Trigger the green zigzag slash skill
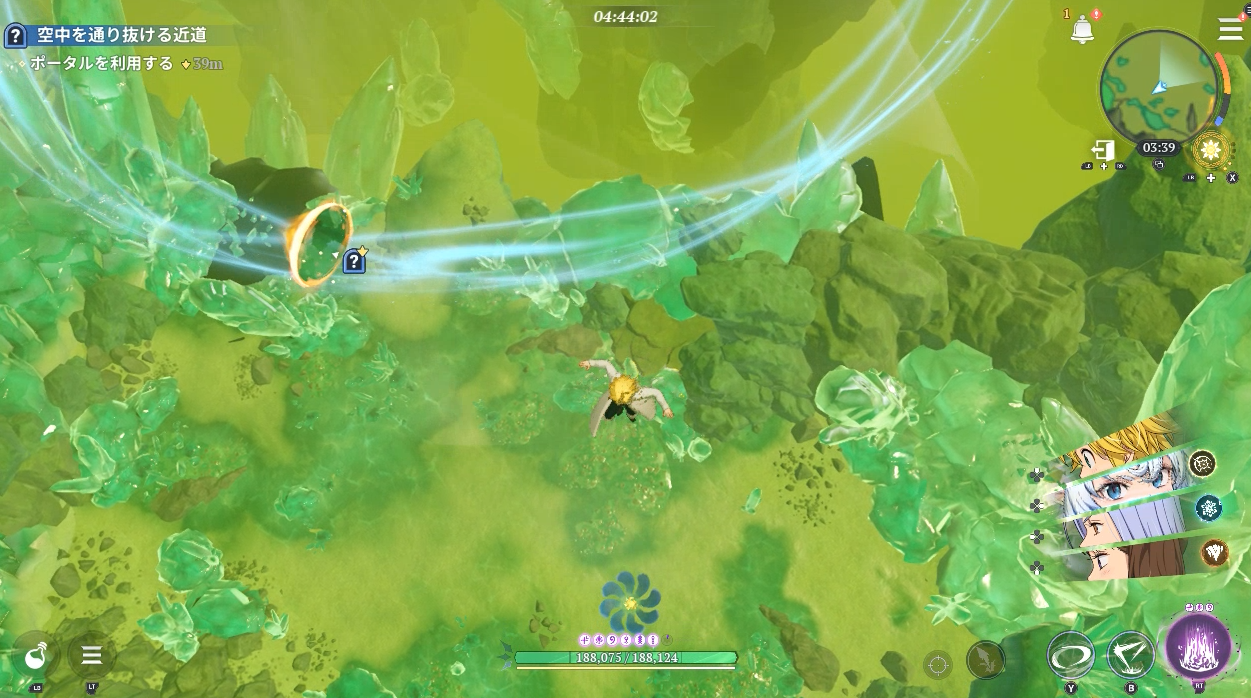Image resolution: width=1251 pixels, height=698 pixels. [1131, 655]
